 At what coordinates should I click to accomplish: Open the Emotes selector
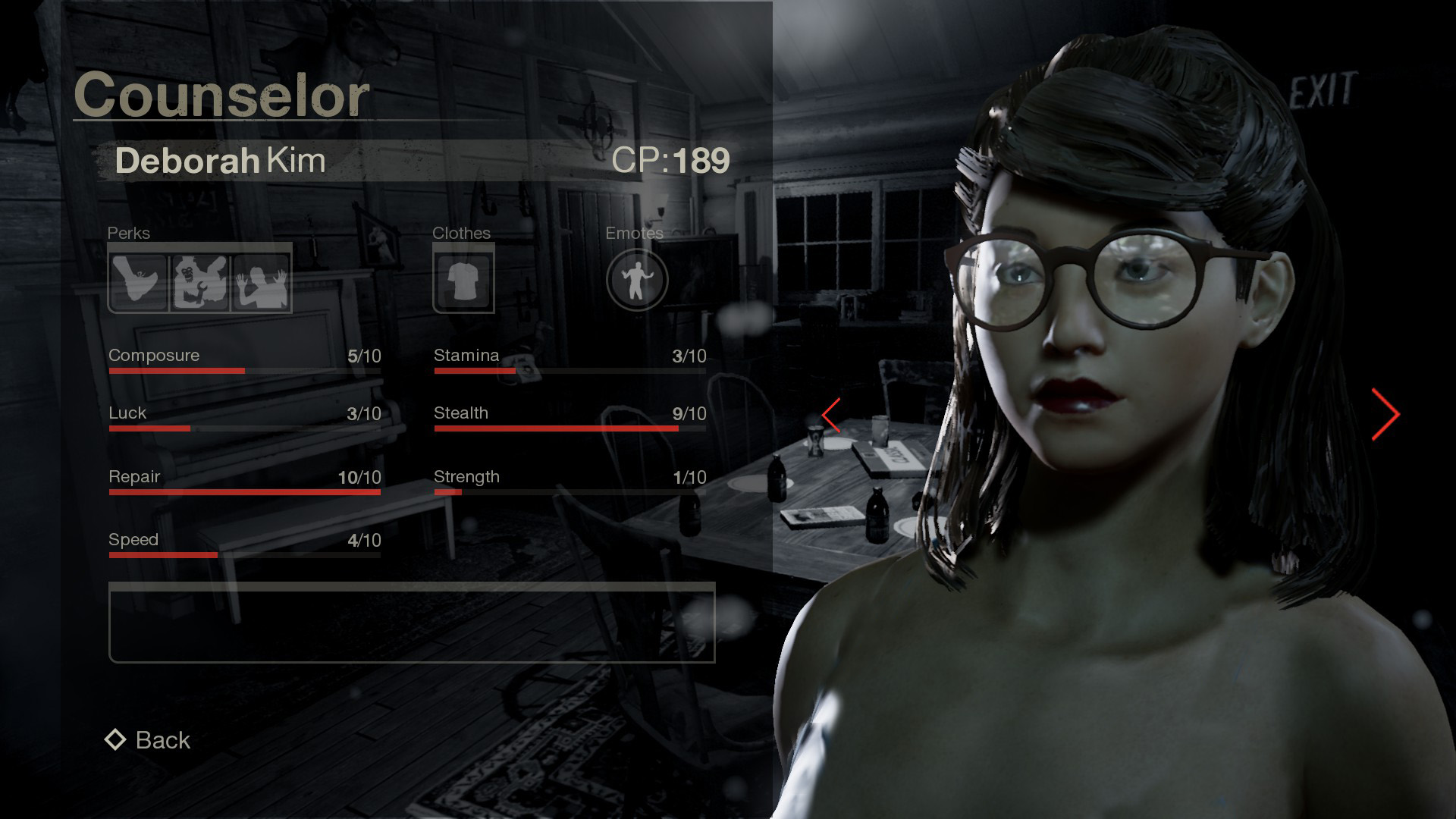click(x=637, y=280)
